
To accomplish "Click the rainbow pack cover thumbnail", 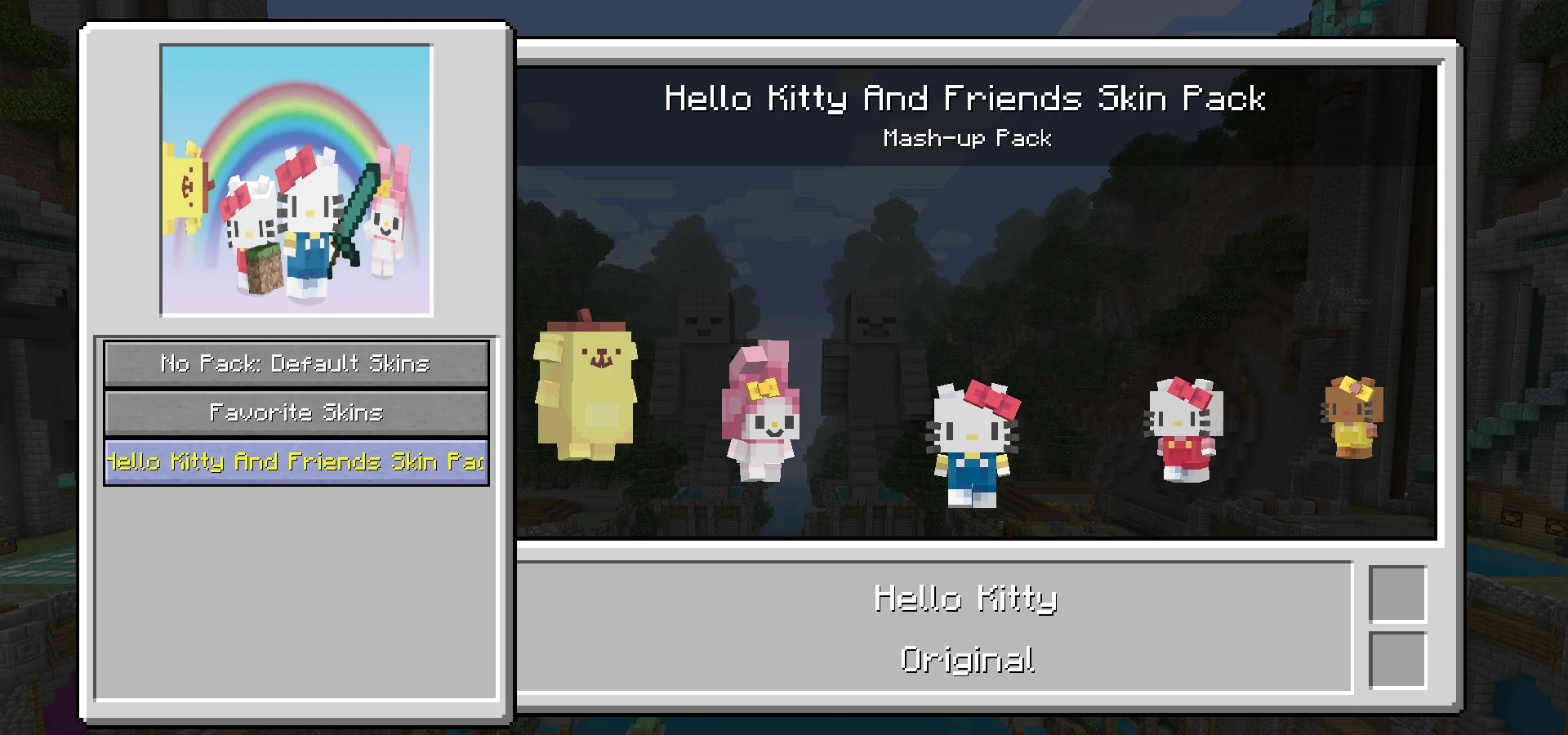I will click(x=296, y=180).
